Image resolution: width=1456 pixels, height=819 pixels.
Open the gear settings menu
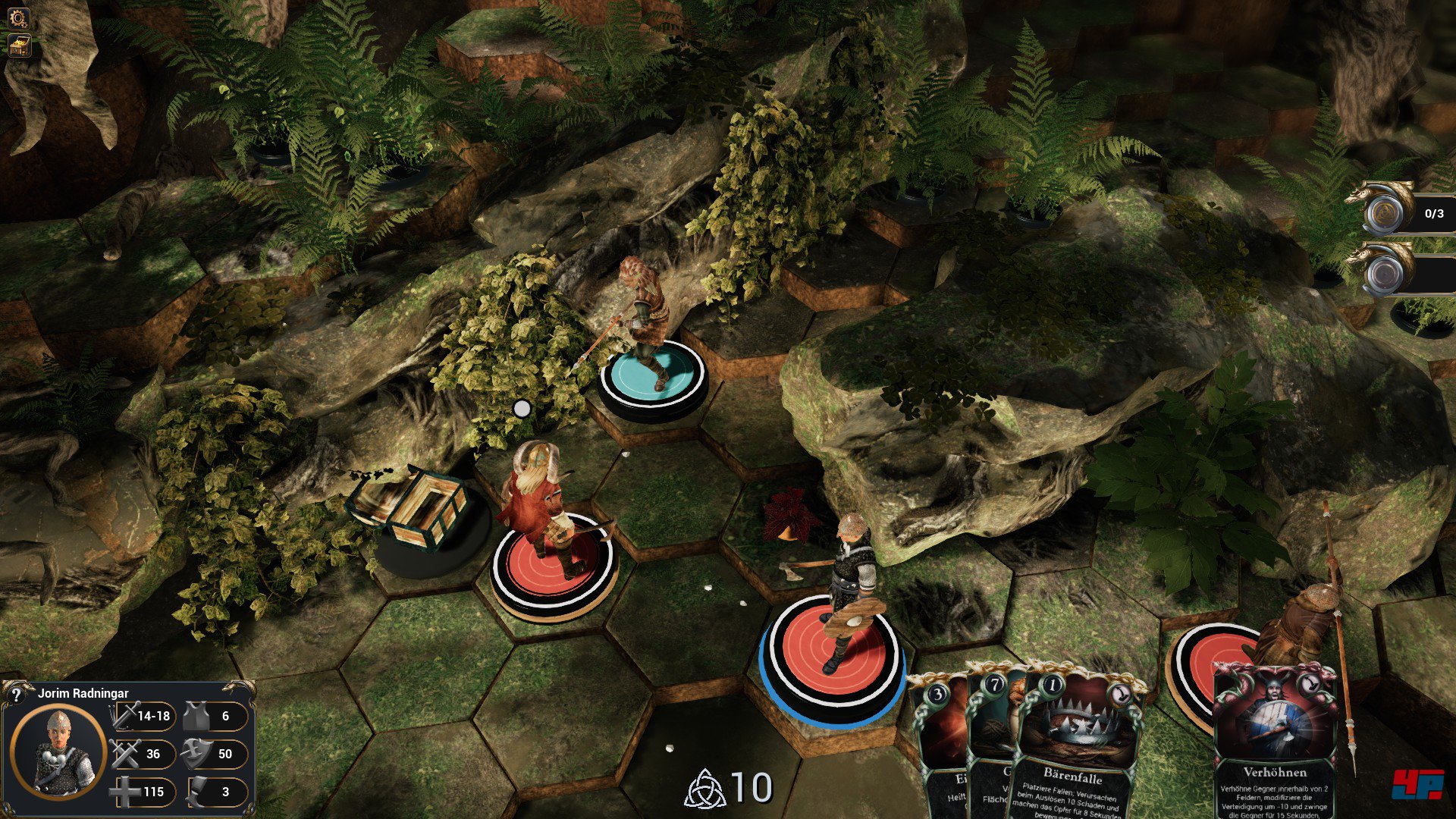17,17
